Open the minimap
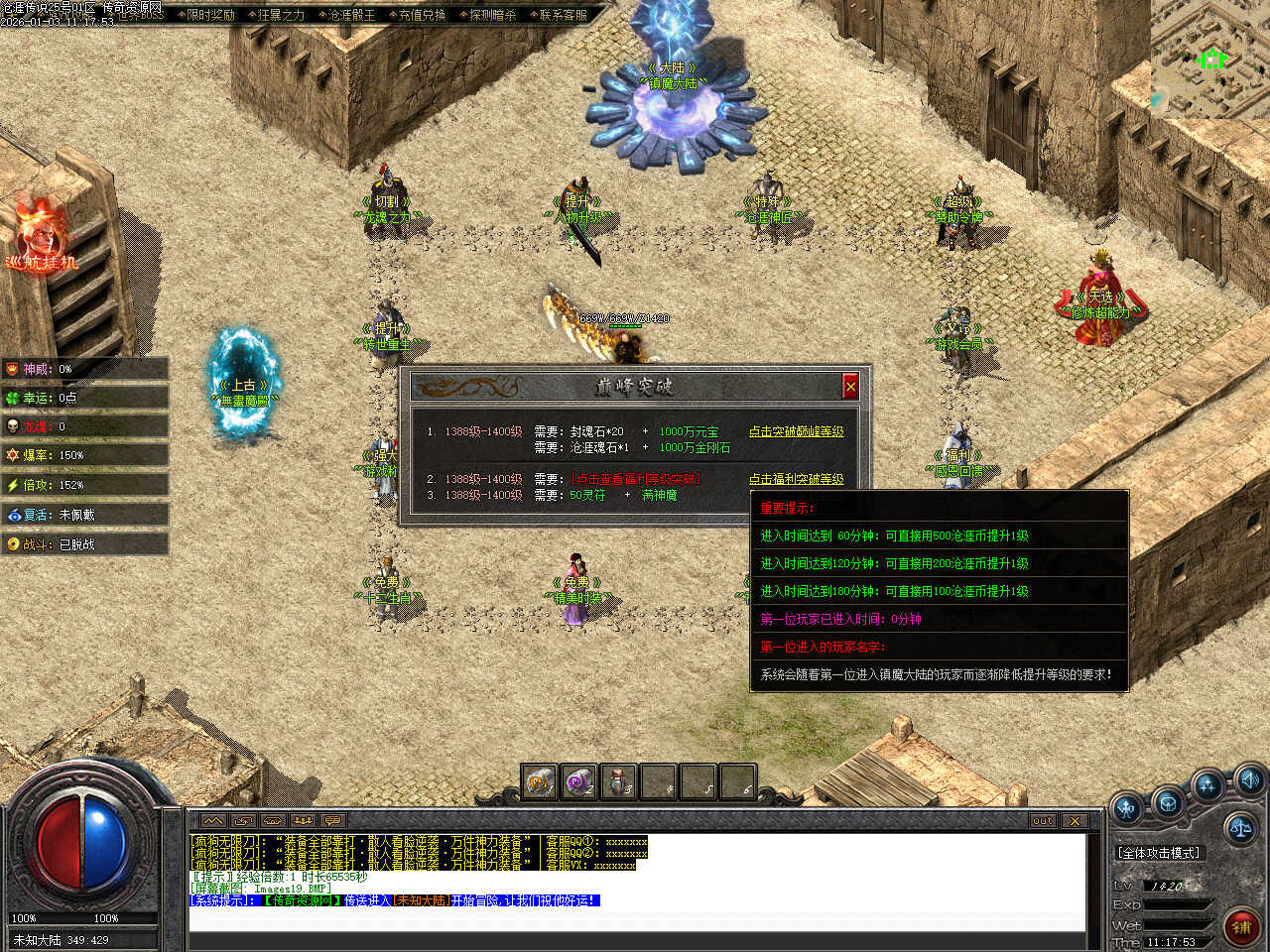Screen dimensions: 1270x952 pos(1210,59)
